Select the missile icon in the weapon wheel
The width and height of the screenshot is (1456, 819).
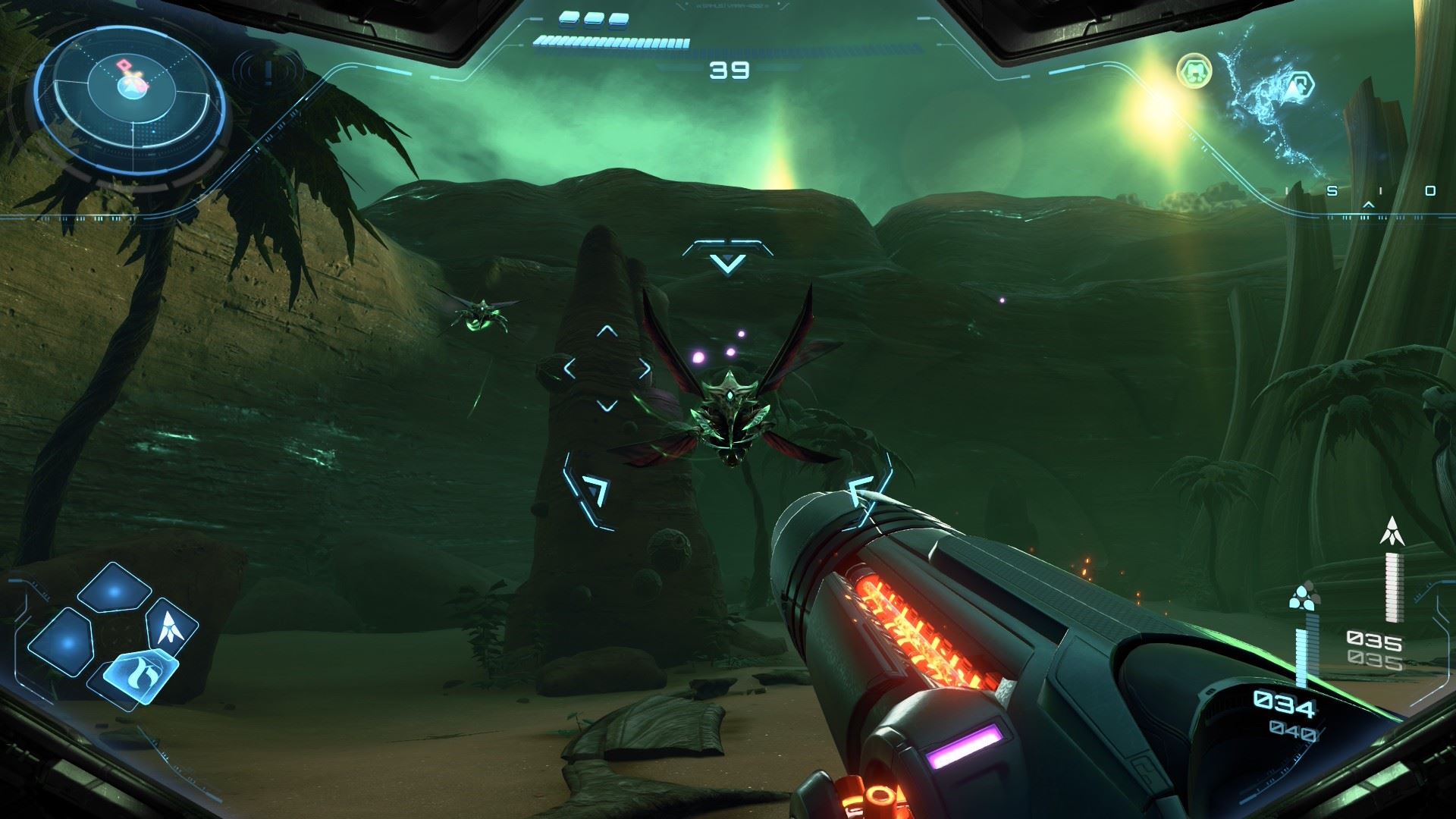click(171, 629)
